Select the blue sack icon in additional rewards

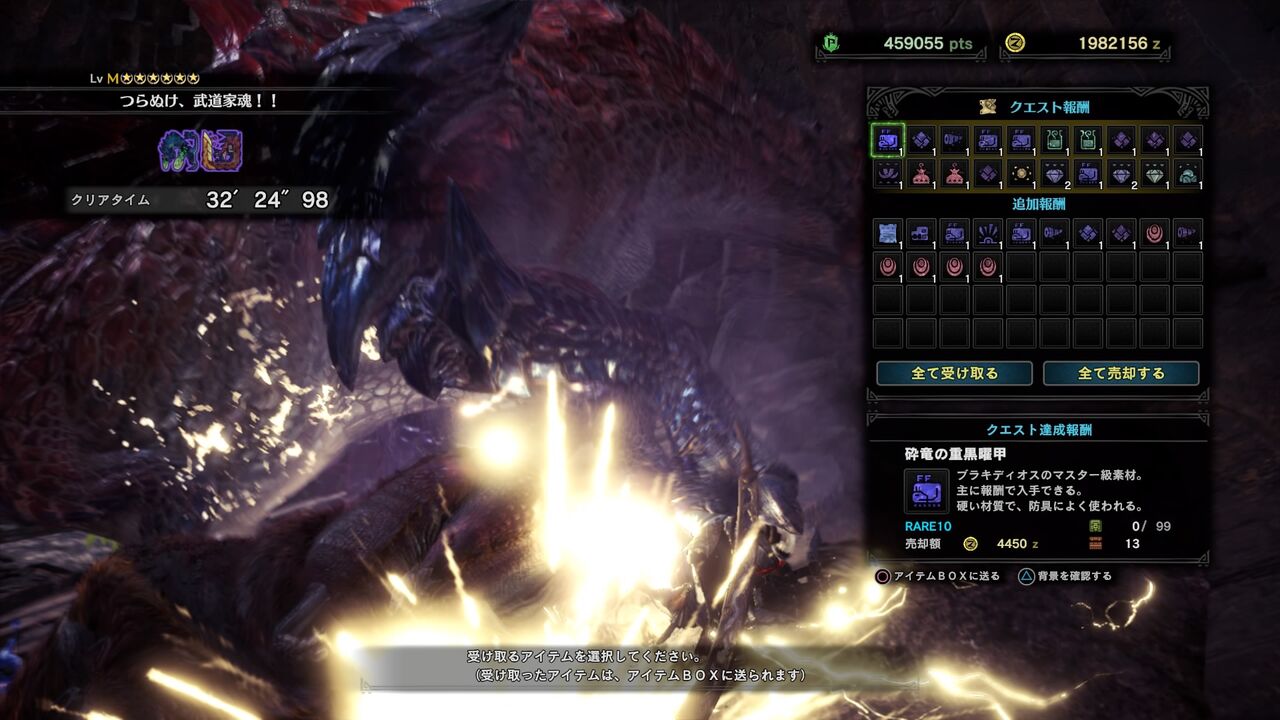click(887, 234)
